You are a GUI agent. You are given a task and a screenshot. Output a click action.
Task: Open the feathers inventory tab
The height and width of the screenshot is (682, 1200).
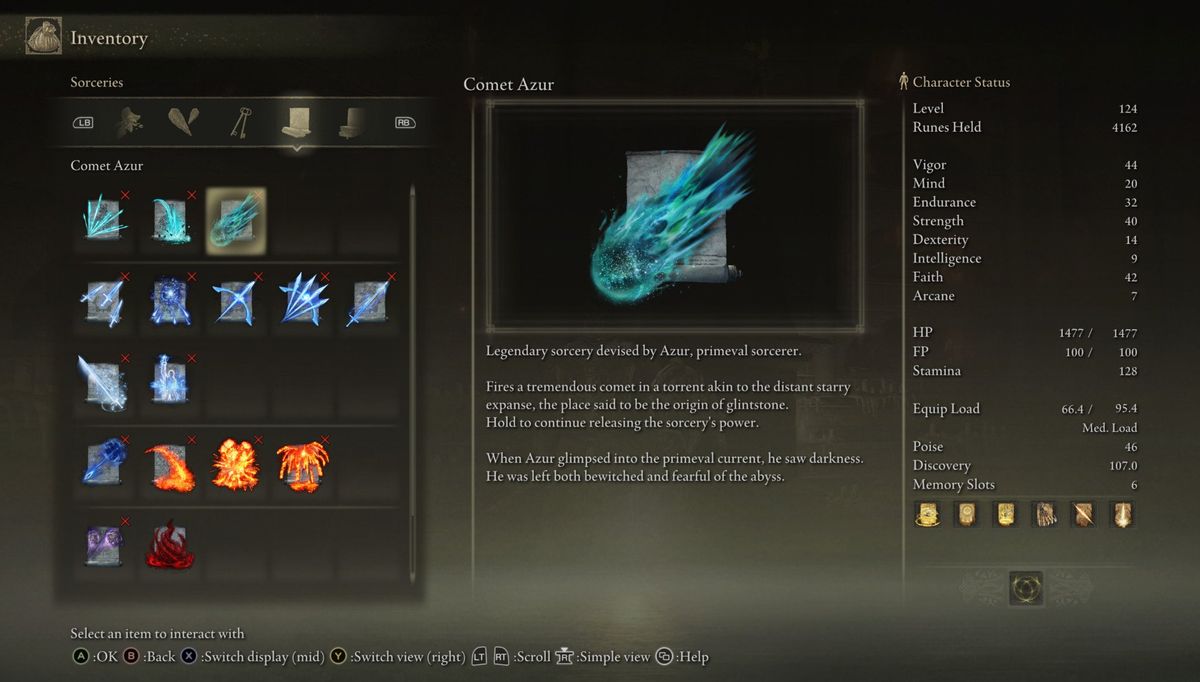pos(184,122)
